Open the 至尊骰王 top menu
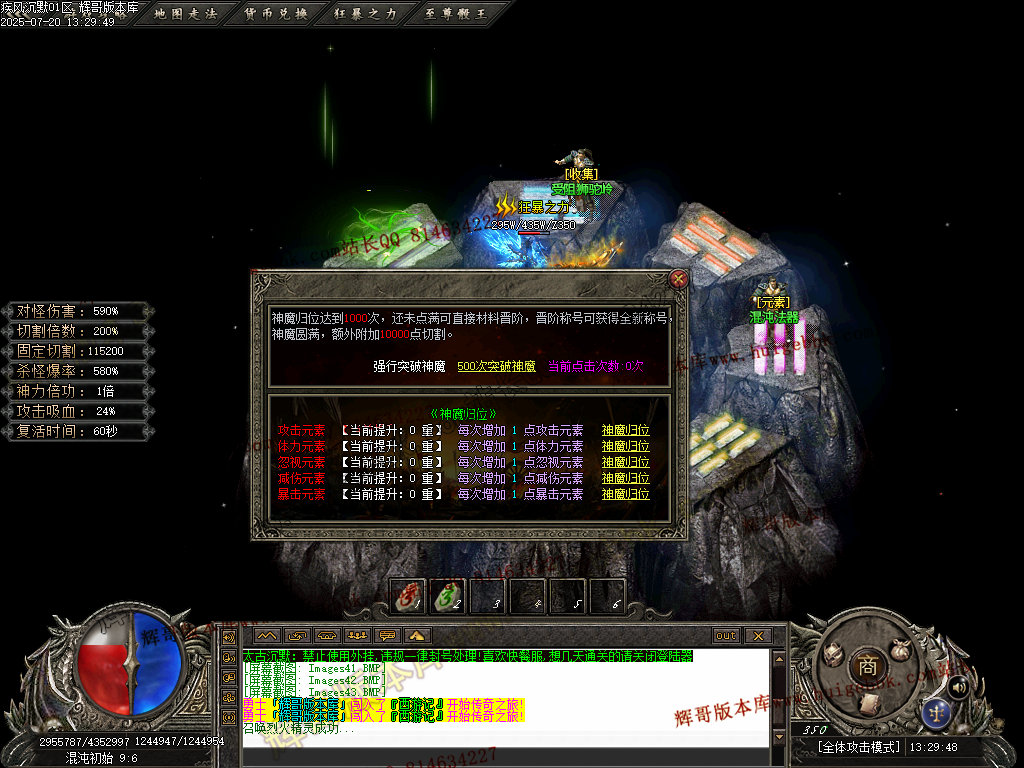The width and height of the screenshot is (1024, 768). pyautogui.click(x=454, y=14)
